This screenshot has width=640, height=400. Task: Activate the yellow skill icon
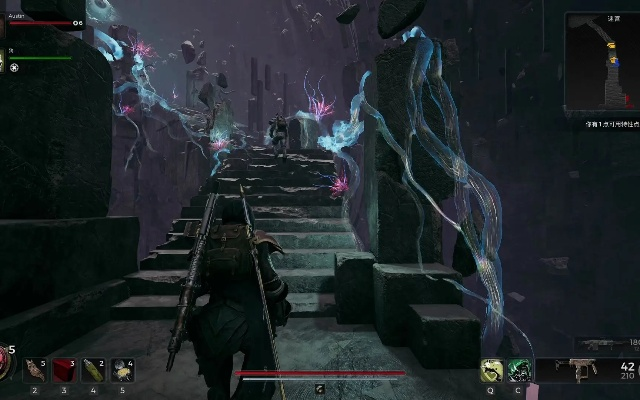(x=491, y=371)
